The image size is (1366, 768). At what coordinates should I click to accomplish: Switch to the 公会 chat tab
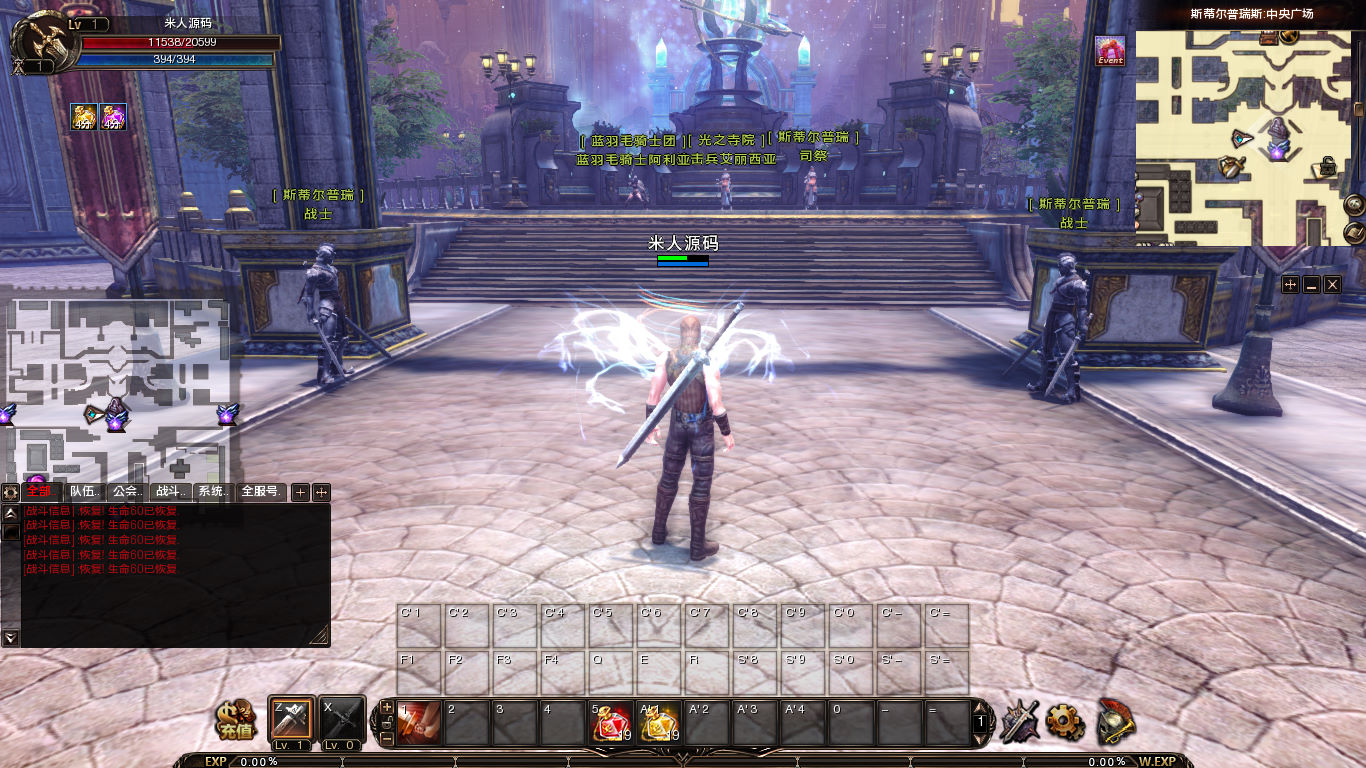[126, 492]
